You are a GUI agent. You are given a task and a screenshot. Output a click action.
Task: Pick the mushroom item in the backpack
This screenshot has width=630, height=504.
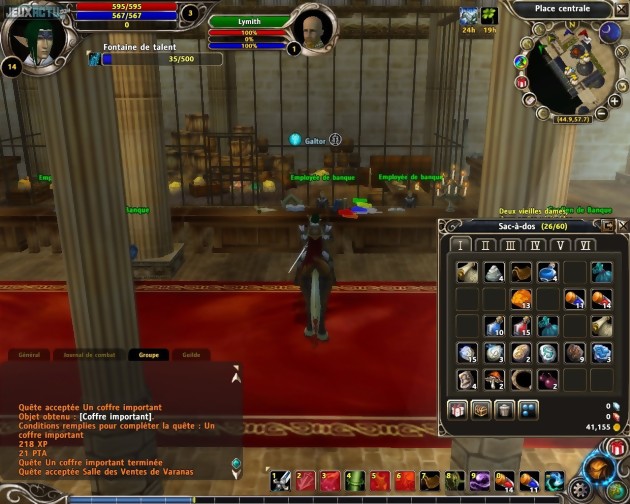tap(493, 379)
